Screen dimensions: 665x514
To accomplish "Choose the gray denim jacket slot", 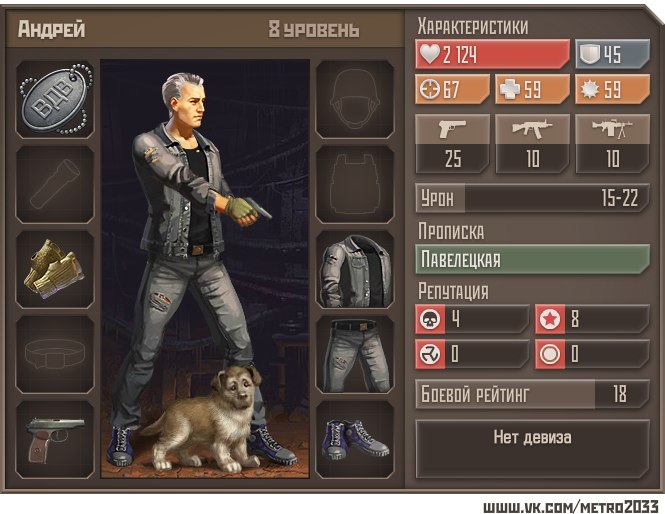I will 355,269.
